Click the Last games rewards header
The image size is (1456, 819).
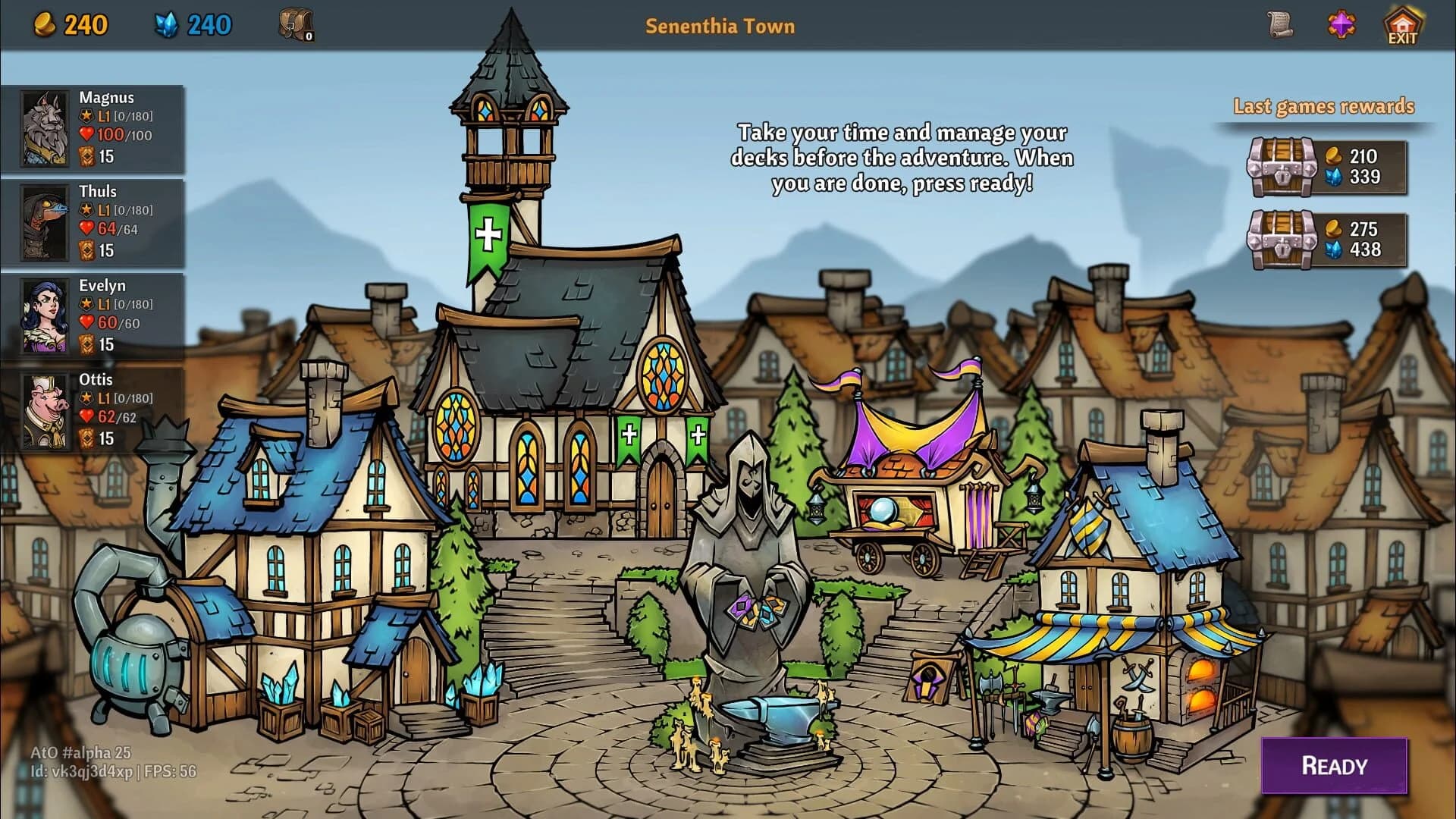point(1324,106)
